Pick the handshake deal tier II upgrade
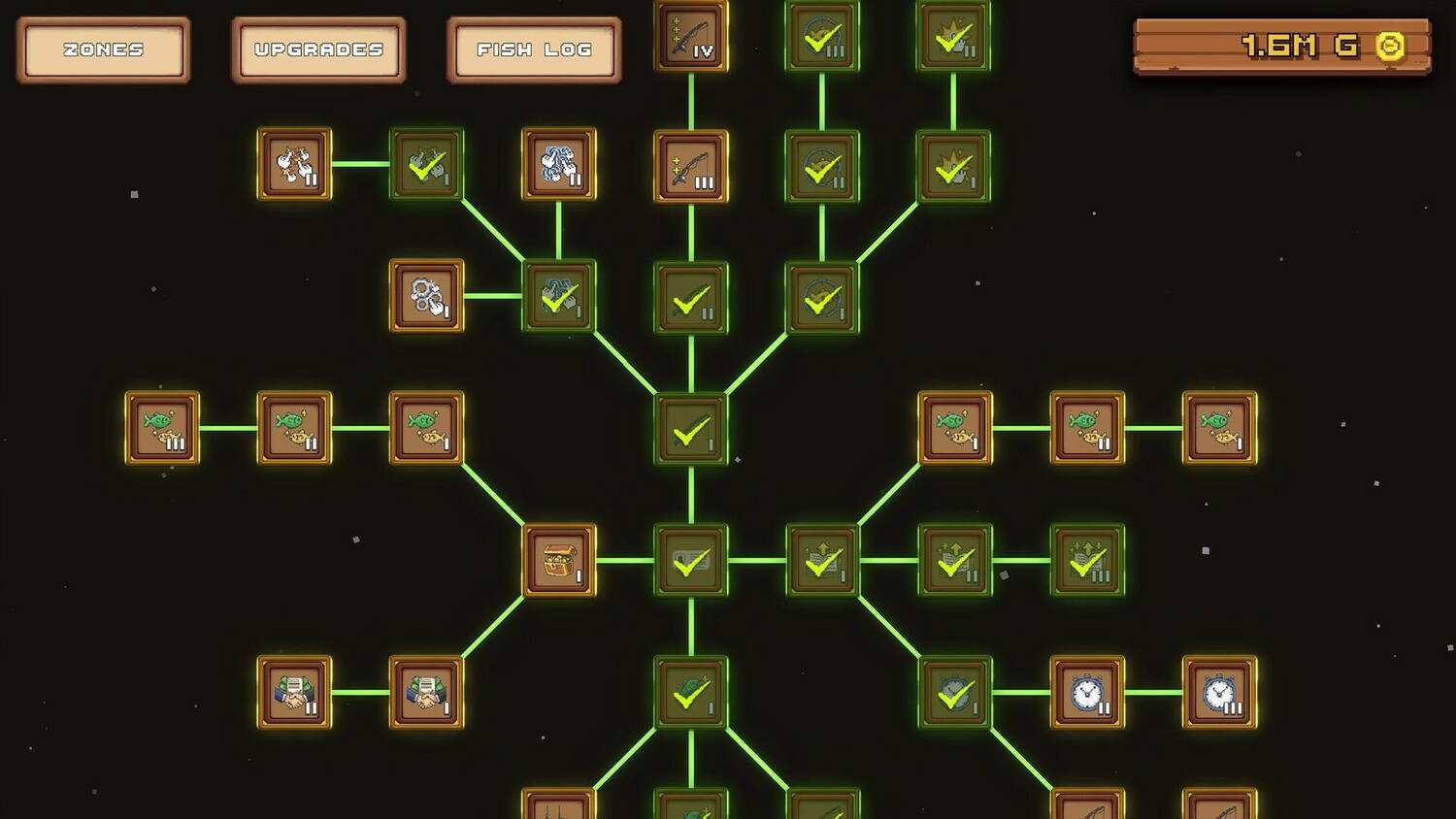1456x819 pixels. [x=295, y=693]
